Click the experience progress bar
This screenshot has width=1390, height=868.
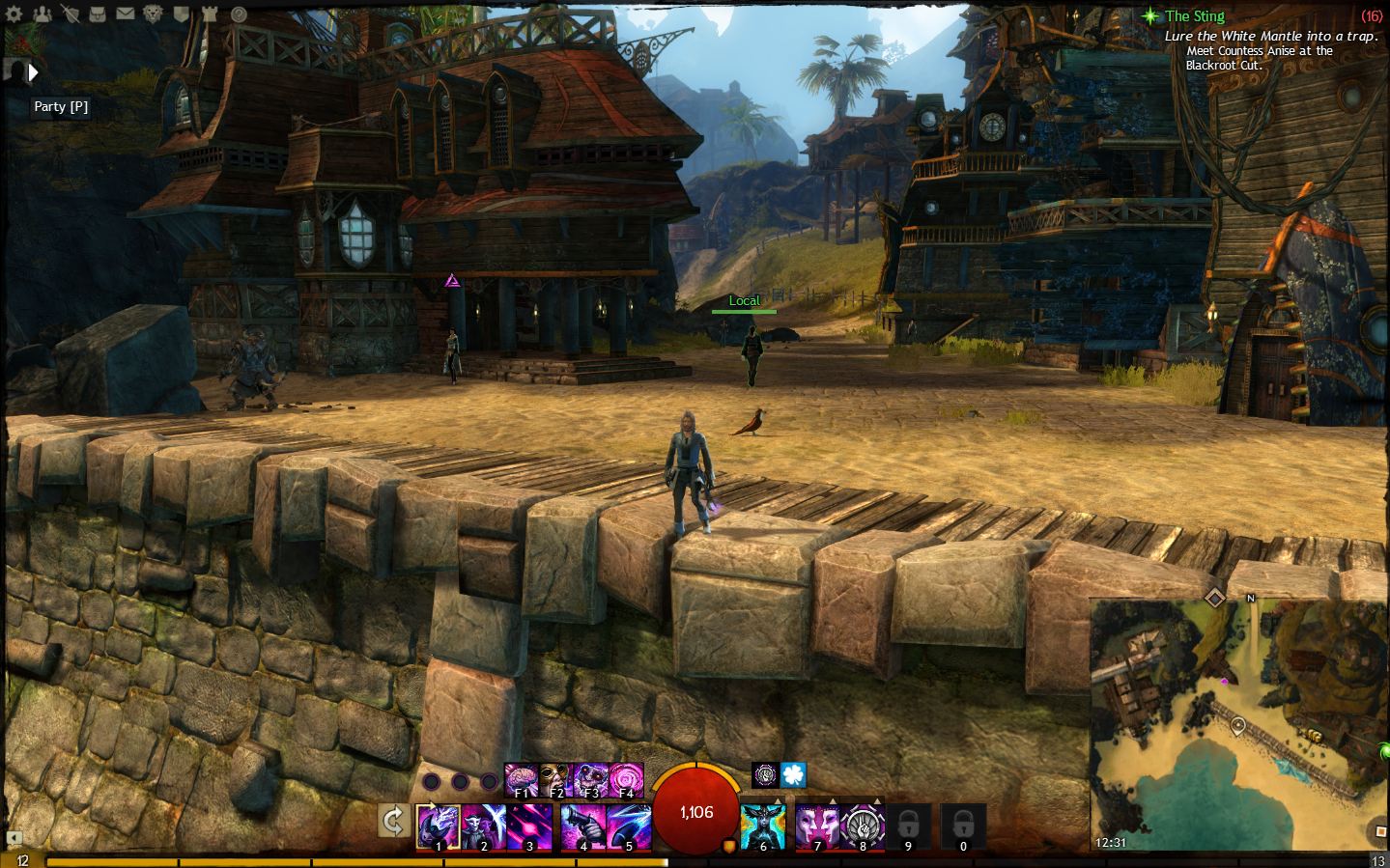[x=386, y=860]
